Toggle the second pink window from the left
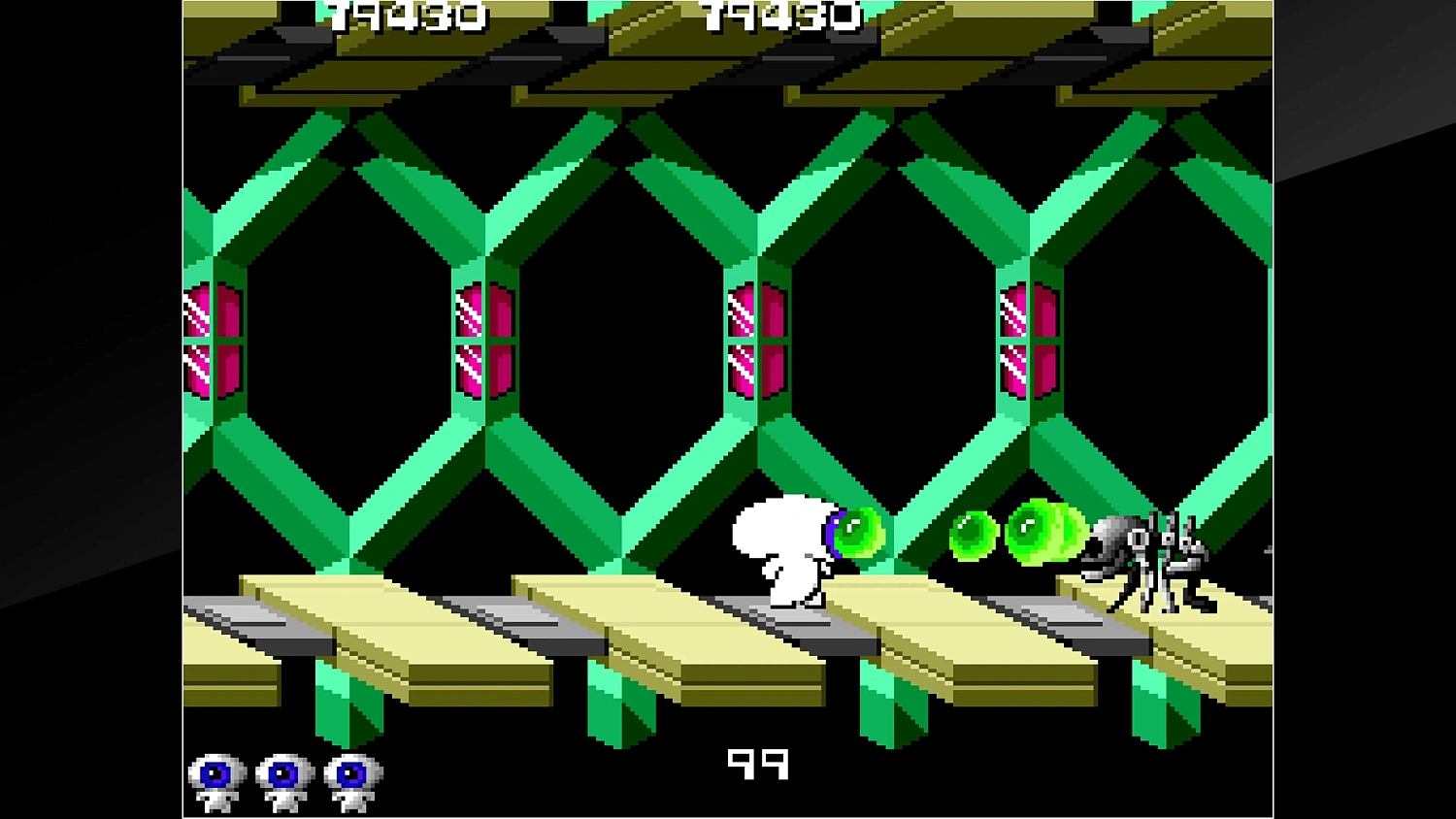The width and height of the screenshot is (1456, 819). [x=483, y=340]
